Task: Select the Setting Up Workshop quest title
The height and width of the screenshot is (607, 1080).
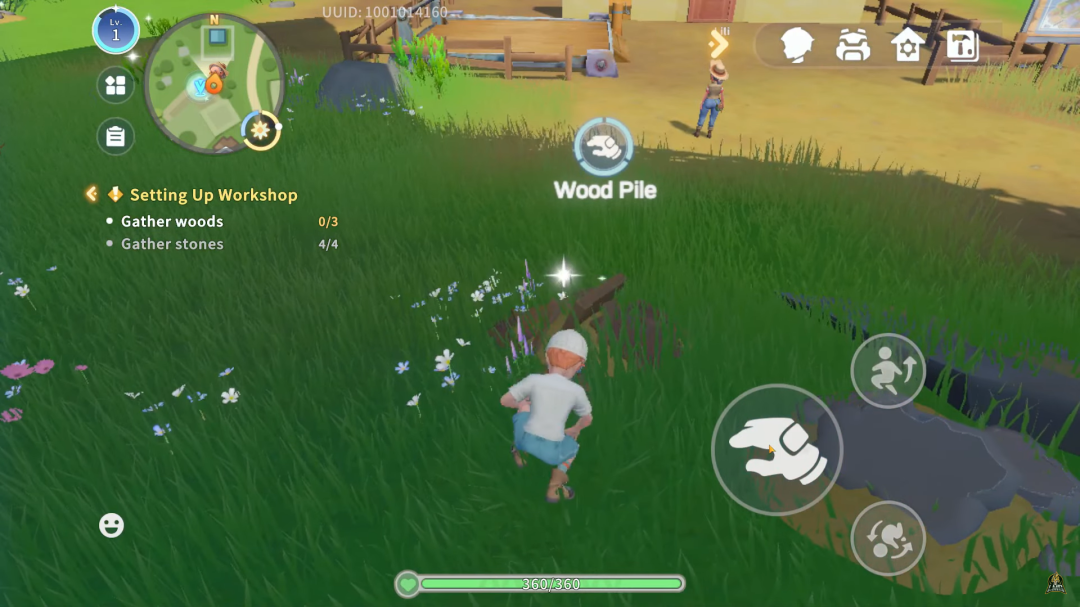Action: coord(213,195)
